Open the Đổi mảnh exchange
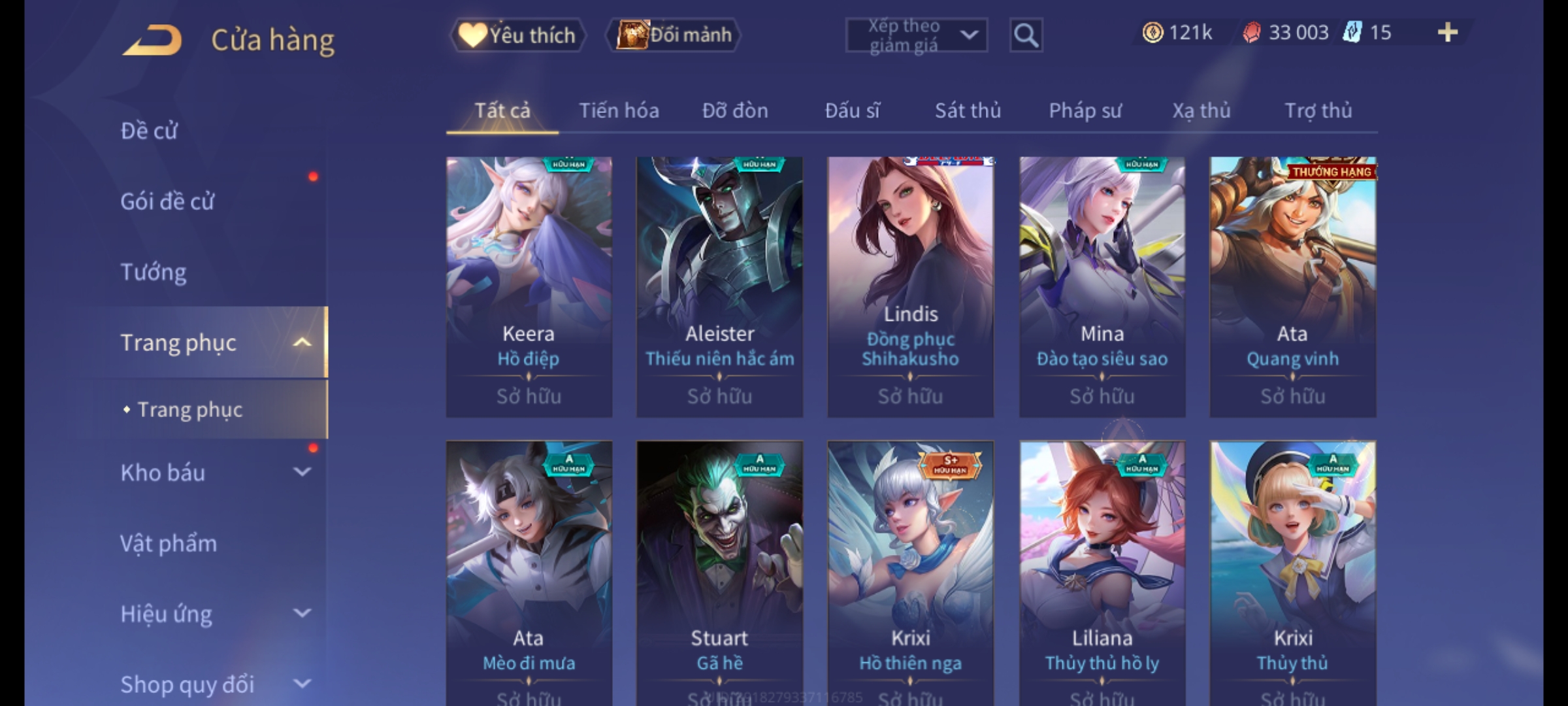Screen dimensions: 1568x706 coord(674,35)
